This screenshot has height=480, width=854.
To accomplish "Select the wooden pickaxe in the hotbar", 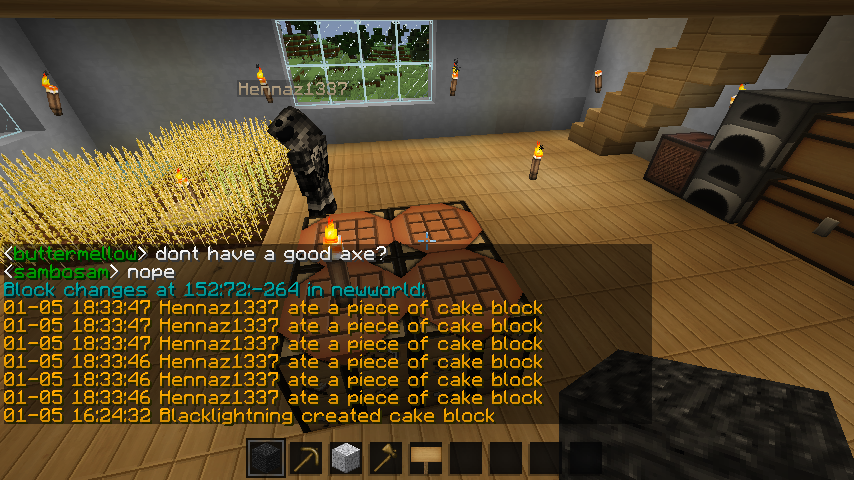I will [x=305, y=459].
